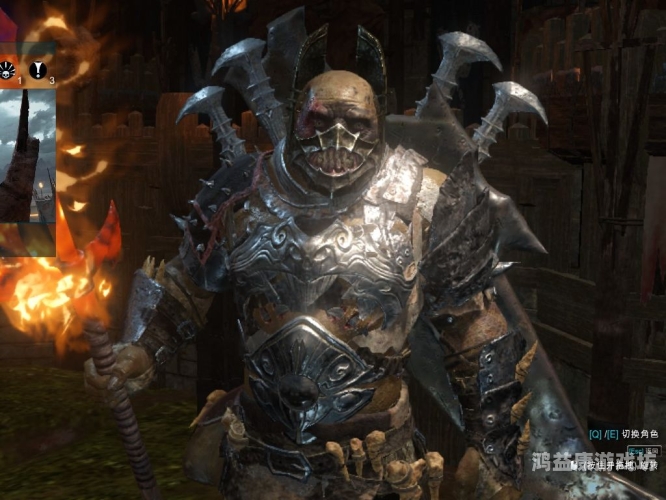Click the exclamation mark alert icon
666x500 pixels.
coord(39,68)
